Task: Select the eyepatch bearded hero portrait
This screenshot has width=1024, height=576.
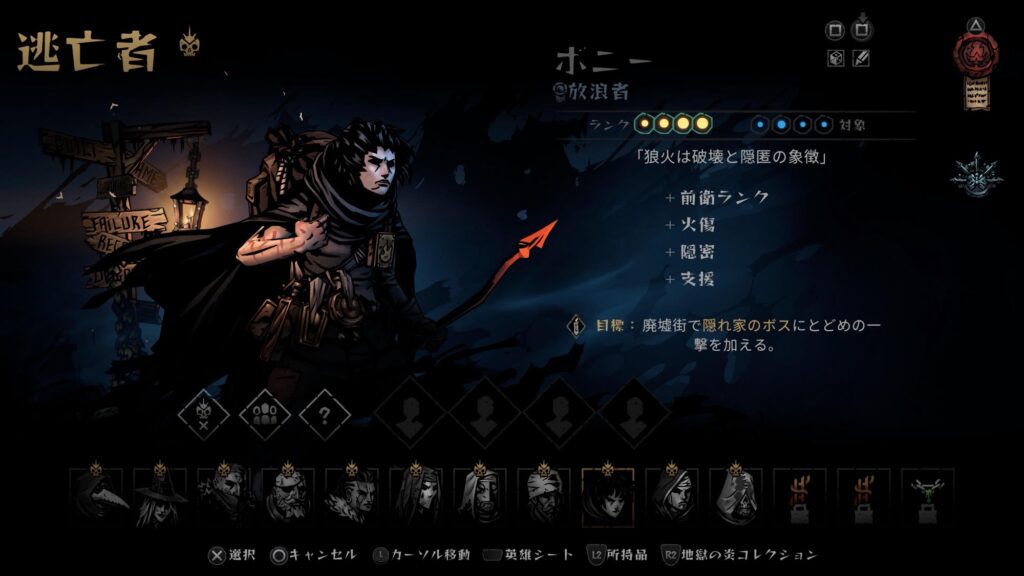Action: (x=288, y=494)
